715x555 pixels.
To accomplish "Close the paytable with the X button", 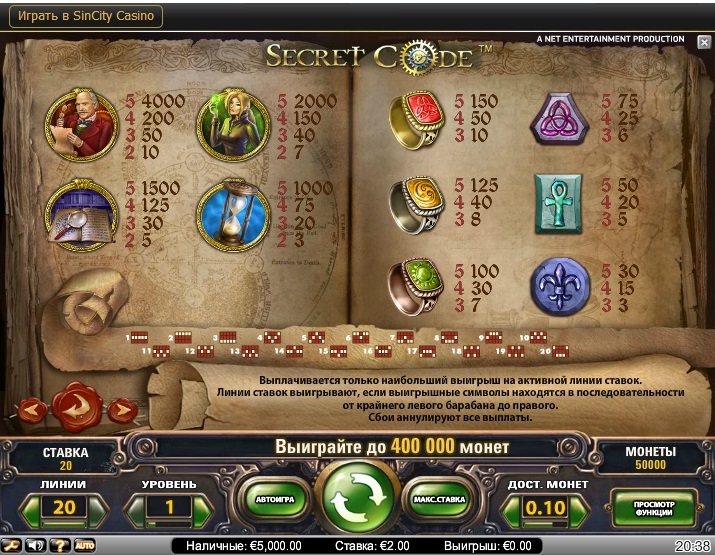I will [704, 41].
